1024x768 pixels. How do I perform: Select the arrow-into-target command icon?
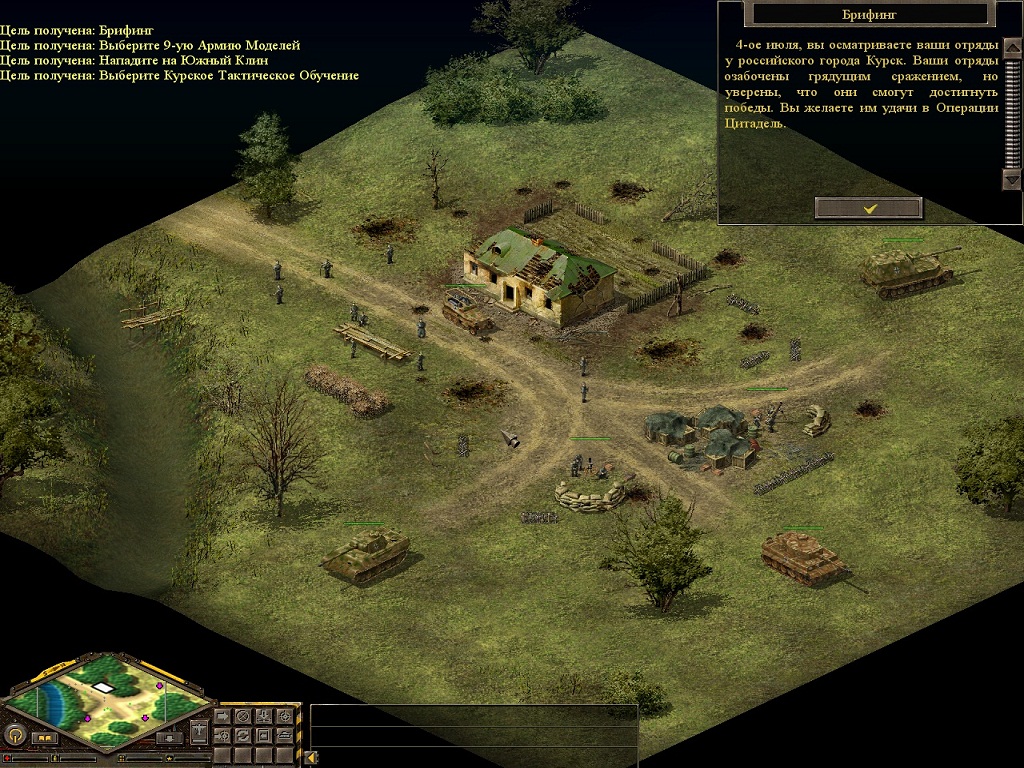[222, 735]
